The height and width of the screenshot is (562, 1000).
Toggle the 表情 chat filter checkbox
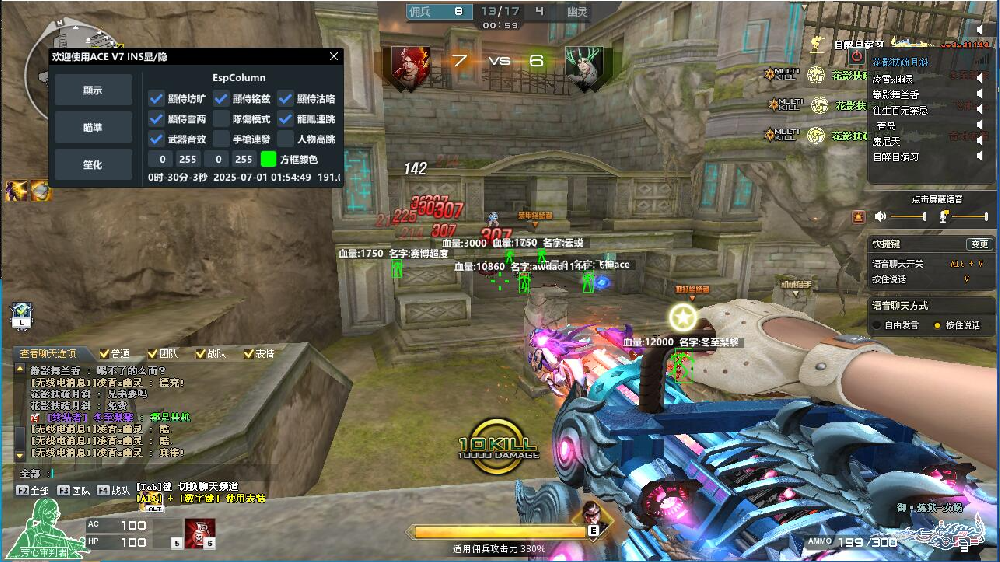(249, 354)
